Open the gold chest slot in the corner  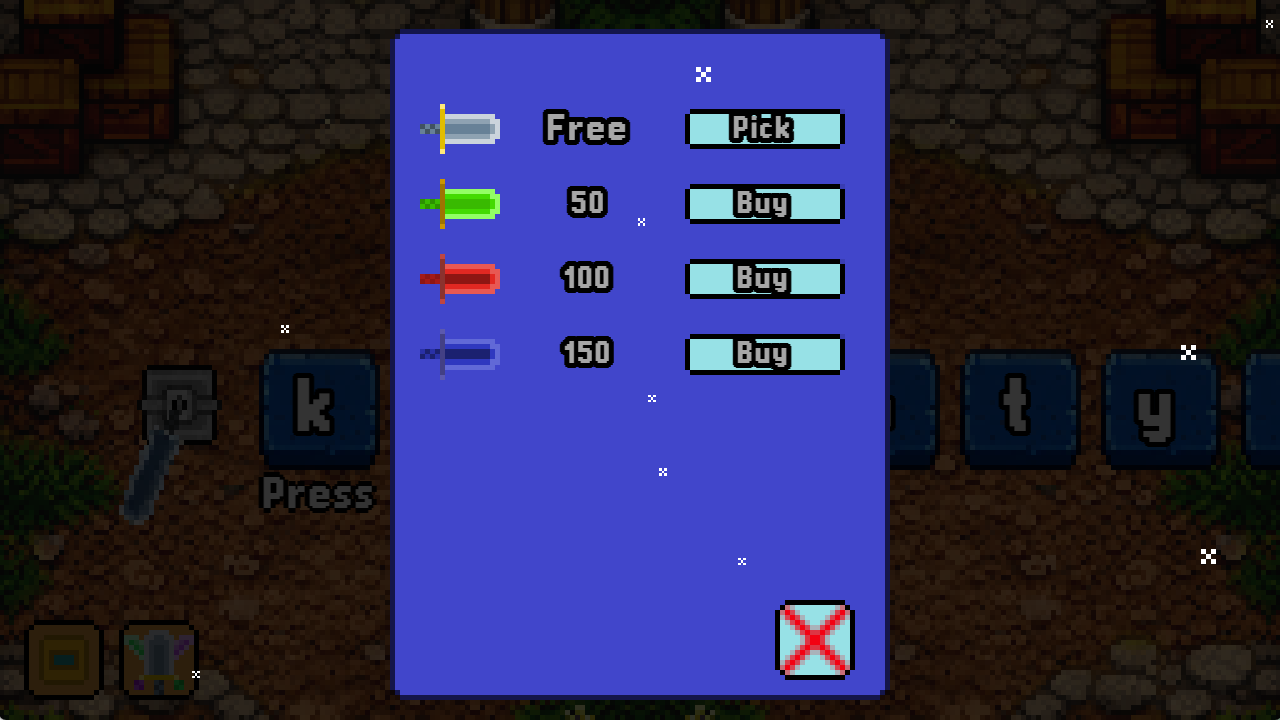[64, 658]
